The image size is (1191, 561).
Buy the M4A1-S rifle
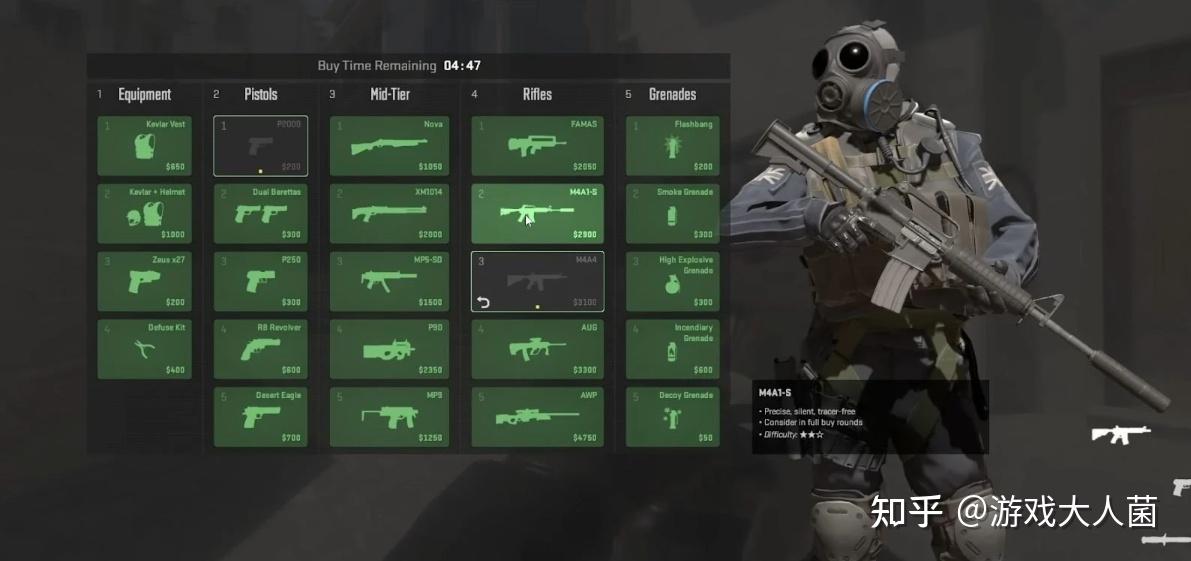pos(537,214)
